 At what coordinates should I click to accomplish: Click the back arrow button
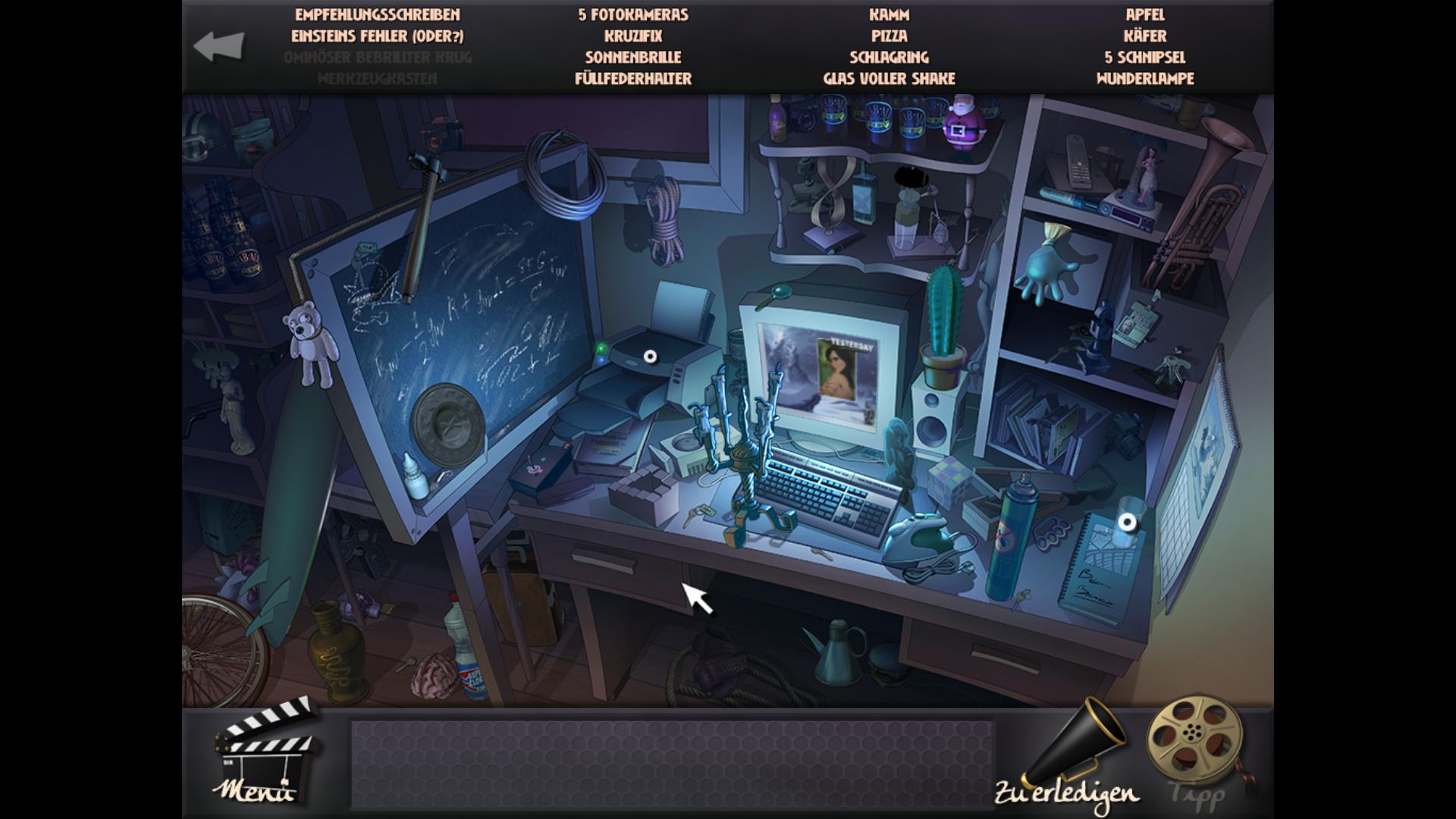[x=219, y=46]
